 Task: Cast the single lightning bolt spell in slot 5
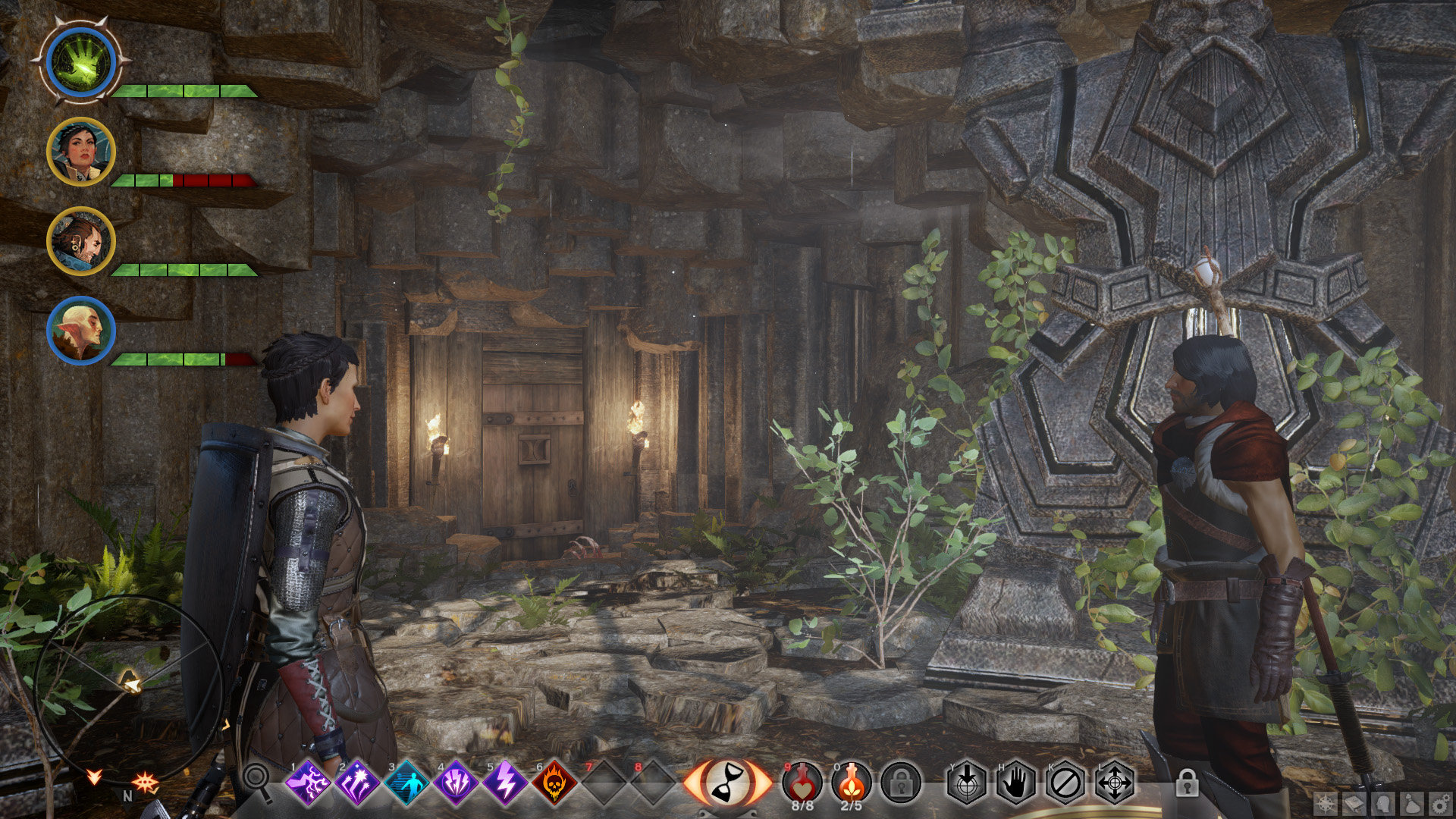[x=505, y=783]
